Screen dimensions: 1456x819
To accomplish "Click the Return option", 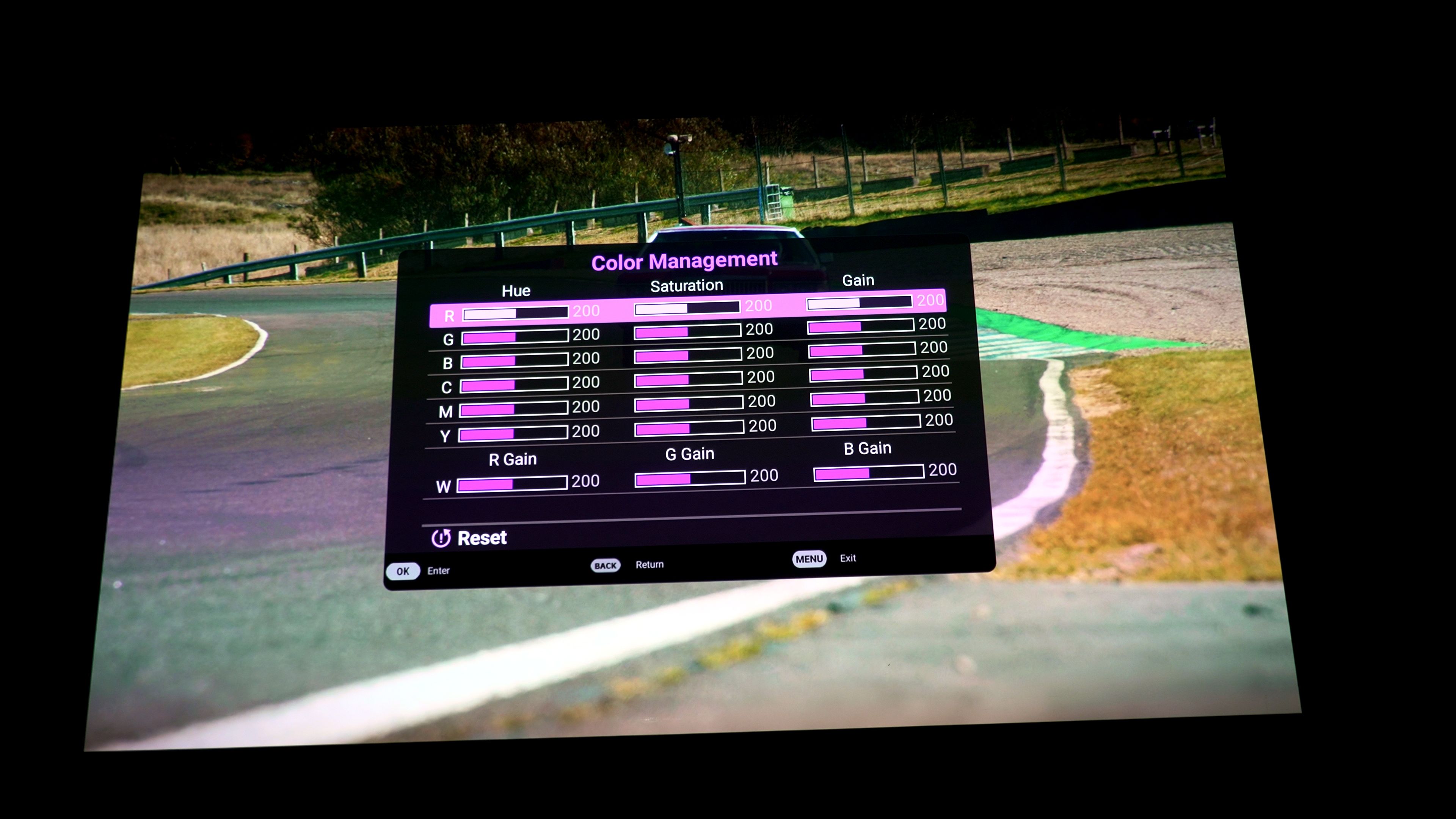I will 650,564.
